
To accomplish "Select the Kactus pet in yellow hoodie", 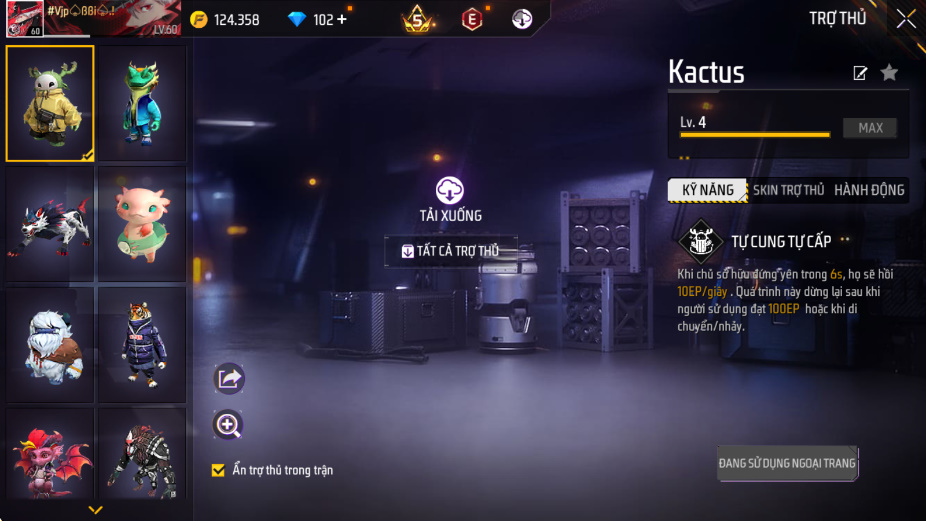I will point(50,103).
